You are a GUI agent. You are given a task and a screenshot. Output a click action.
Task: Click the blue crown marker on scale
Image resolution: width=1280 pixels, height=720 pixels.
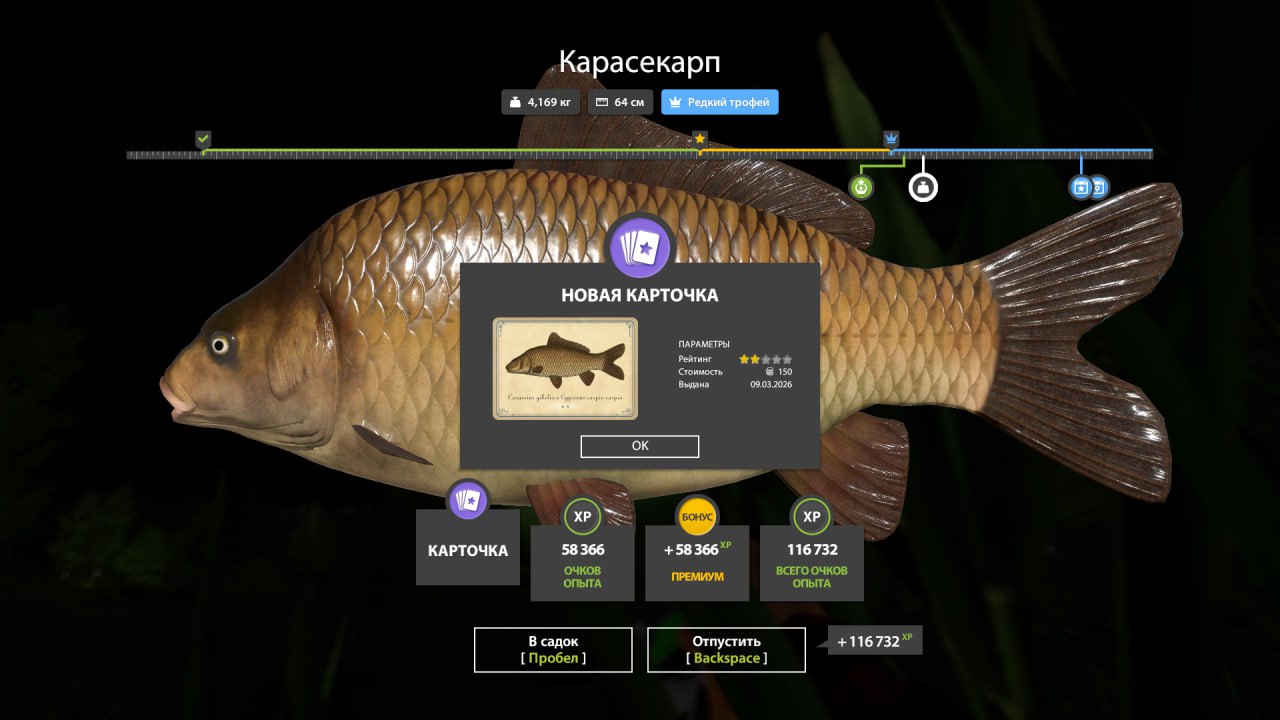click(x=891, y=138)
